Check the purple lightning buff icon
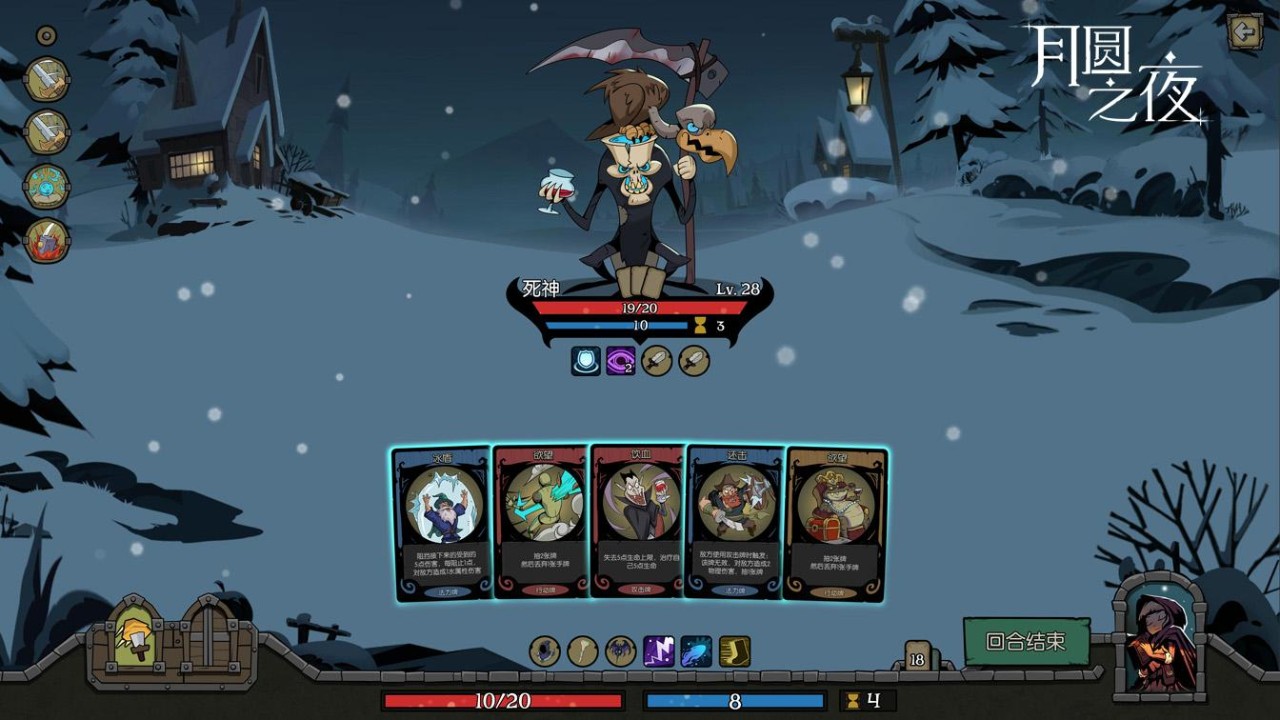 [658, 652]
